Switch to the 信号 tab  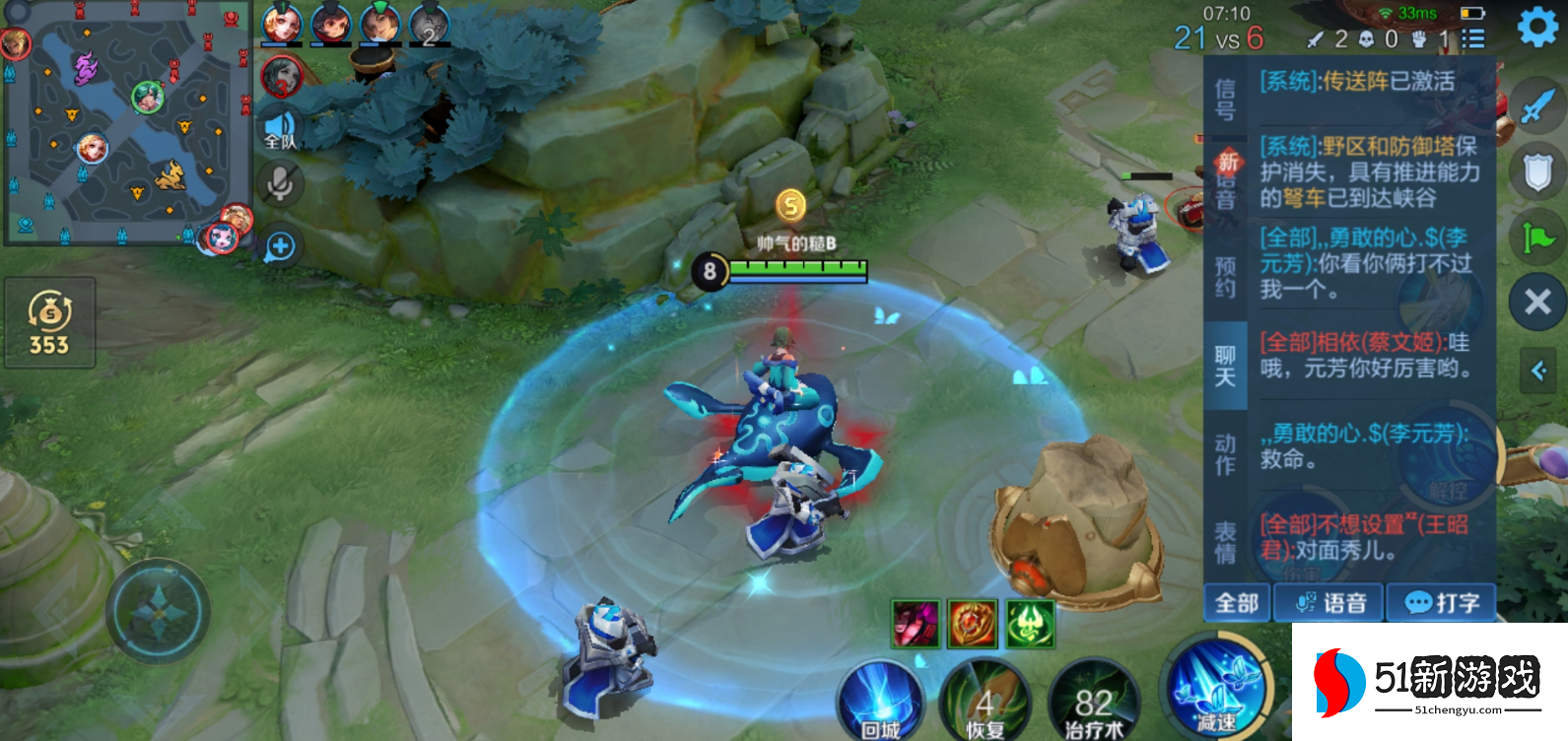click(1225, 99)
